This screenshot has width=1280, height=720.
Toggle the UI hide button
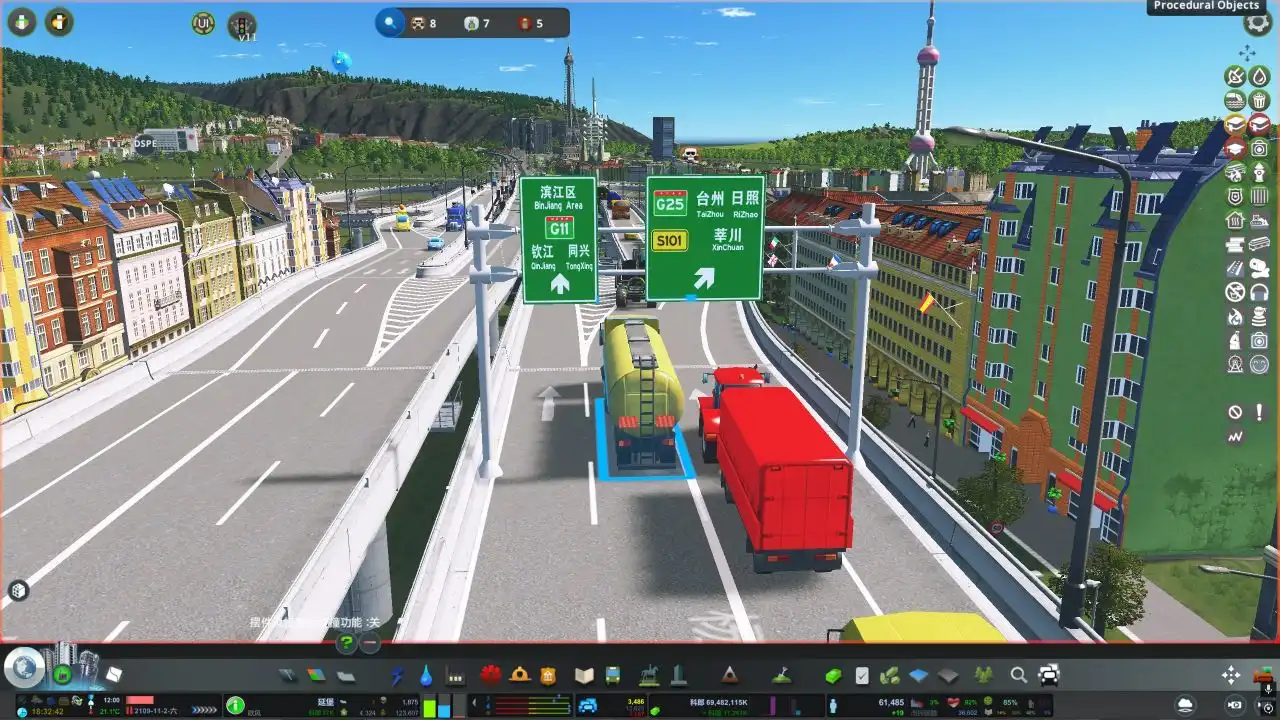203,23
